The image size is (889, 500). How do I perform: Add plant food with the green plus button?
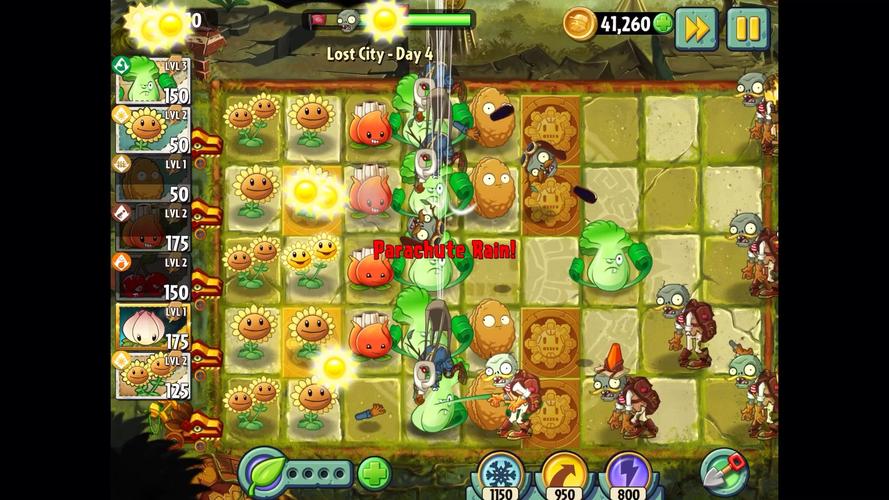point(374,472)
